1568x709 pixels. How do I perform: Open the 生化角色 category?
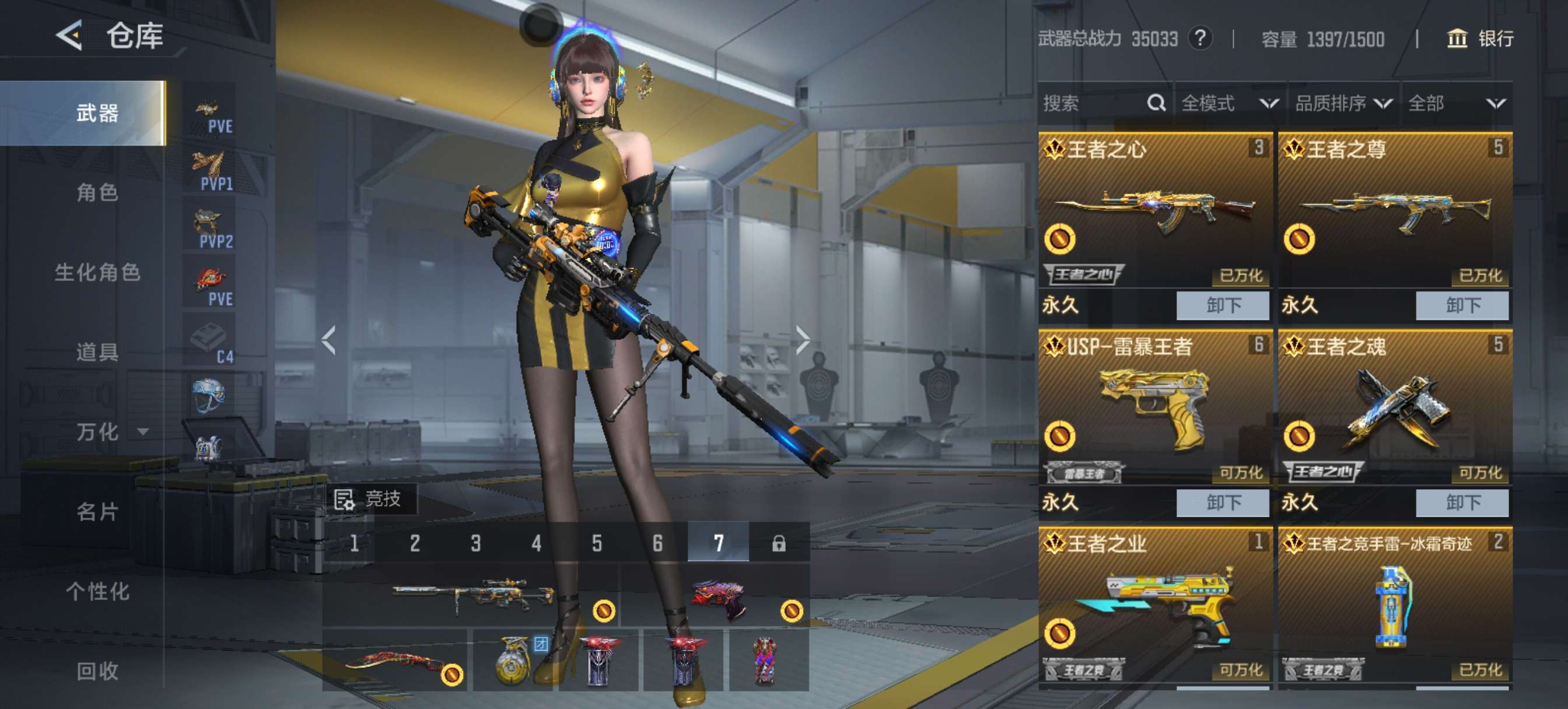pos(97,273)
